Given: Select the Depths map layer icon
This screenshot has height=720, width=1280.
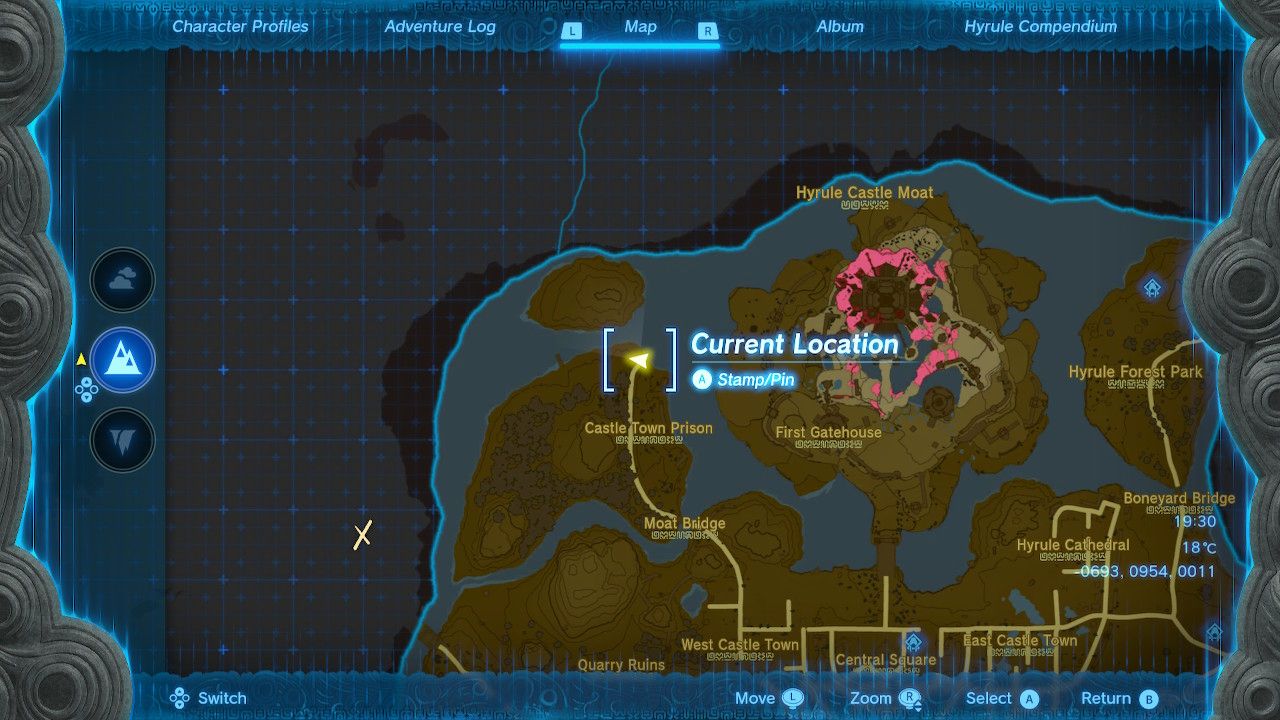Looking at the screenshot, I should pyautogui.click(x=122, y=437).
